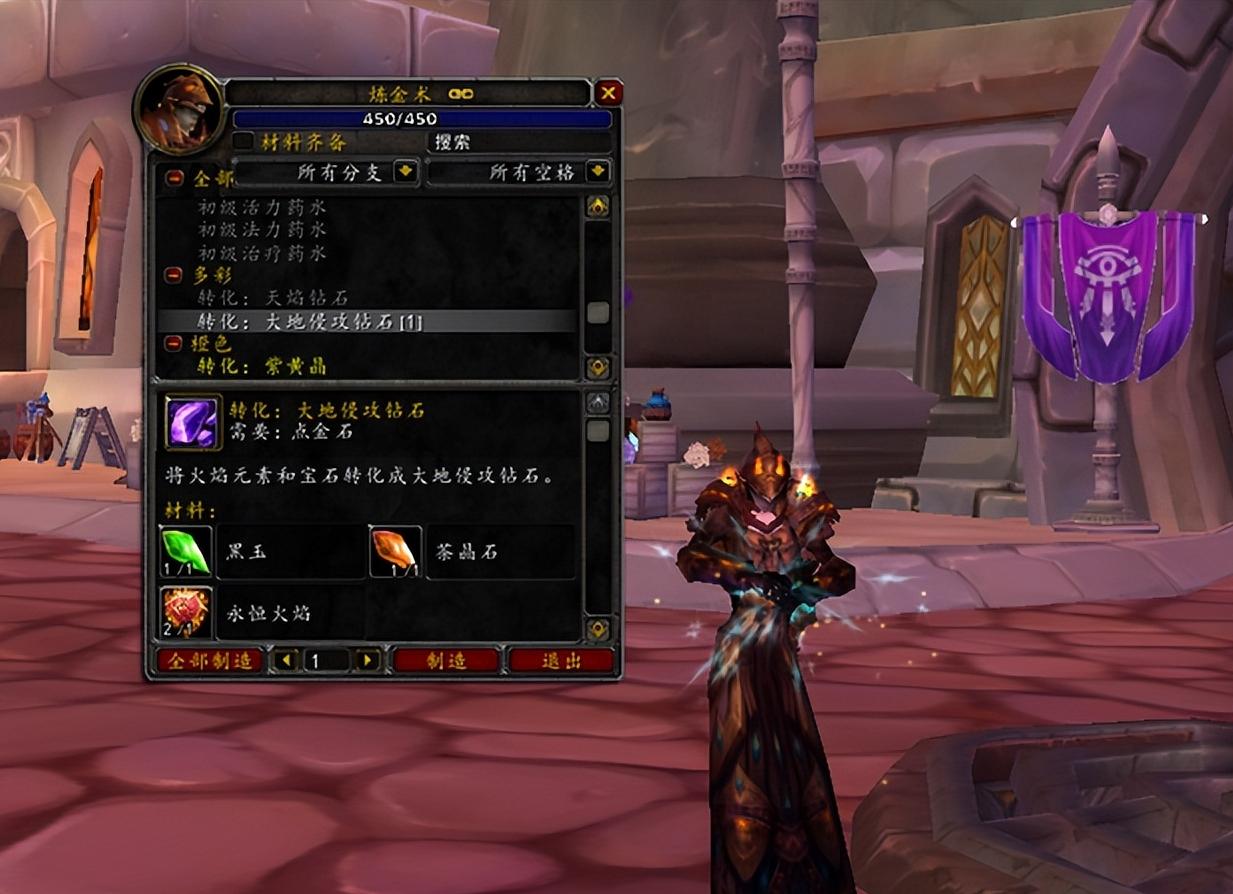This screenshot has height=894, width=1233.
Task: Collapse the 多彩 recipe category
Action: 174,274
